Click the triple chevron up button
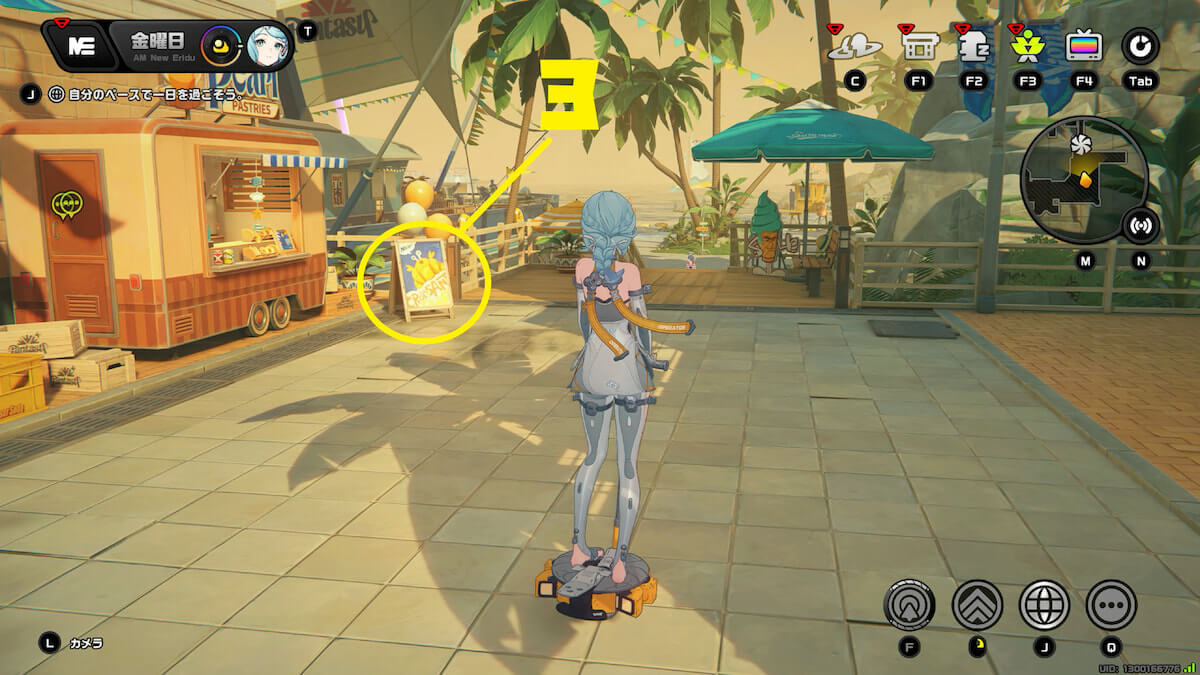This screenshot has width=1200, height=675. pos(977,605)
